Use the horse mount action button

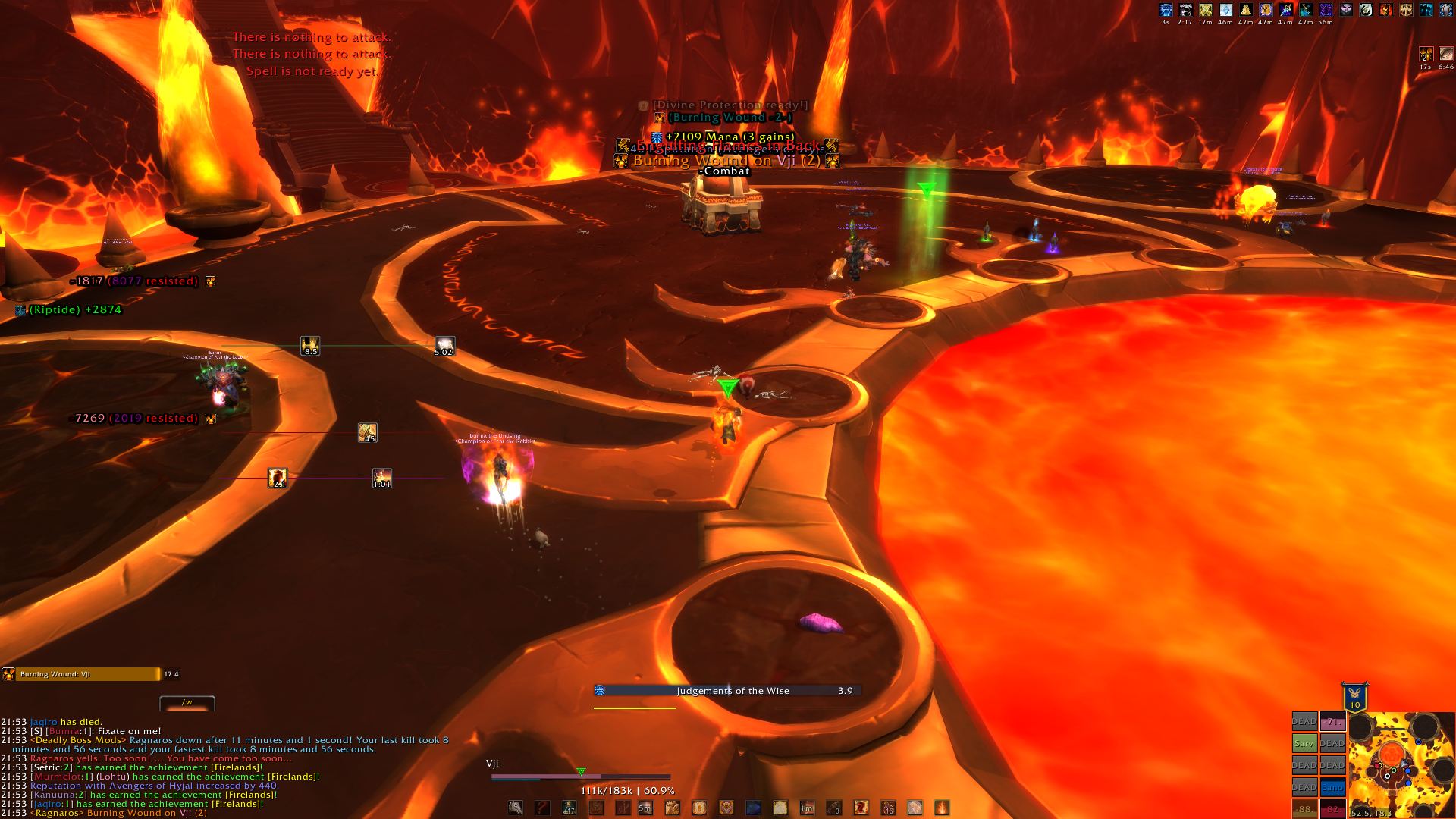coord(516,808)
